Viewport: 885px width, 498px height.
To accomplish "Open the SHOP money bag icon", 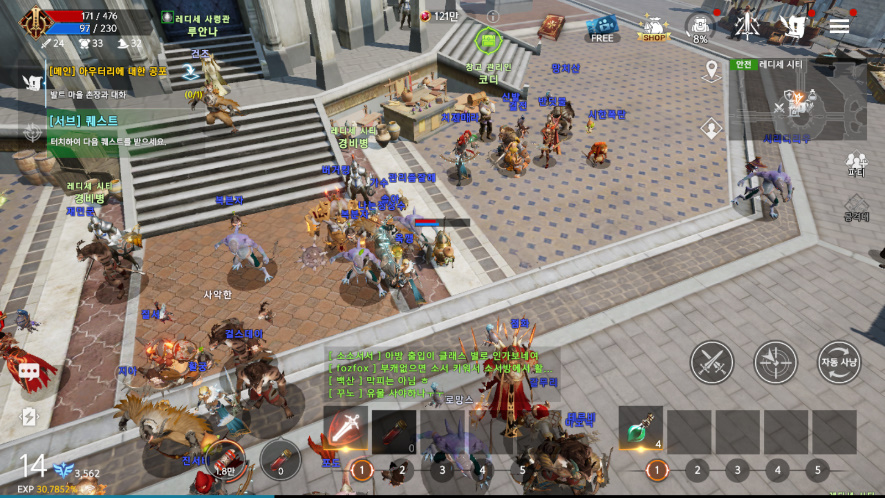I will tap(653, 27).
